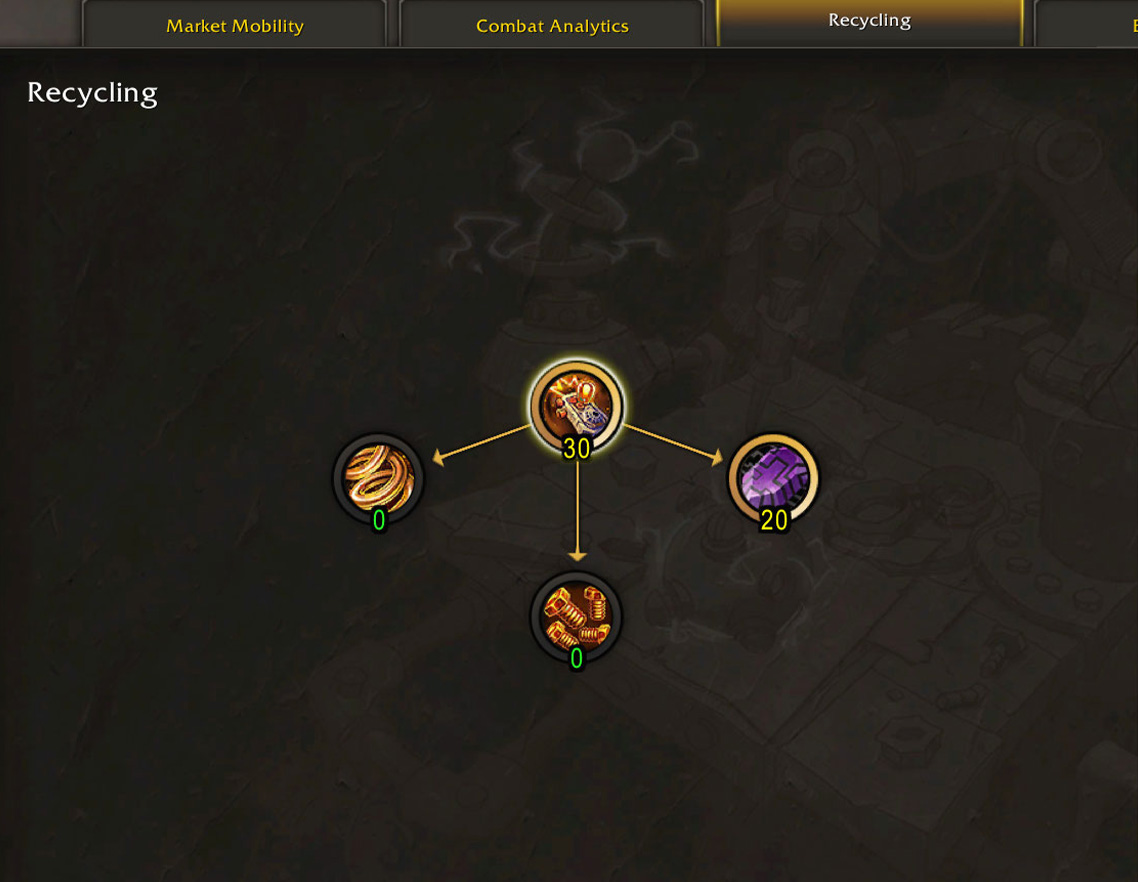Switch to the Market Mobility tab

(234, 25)
